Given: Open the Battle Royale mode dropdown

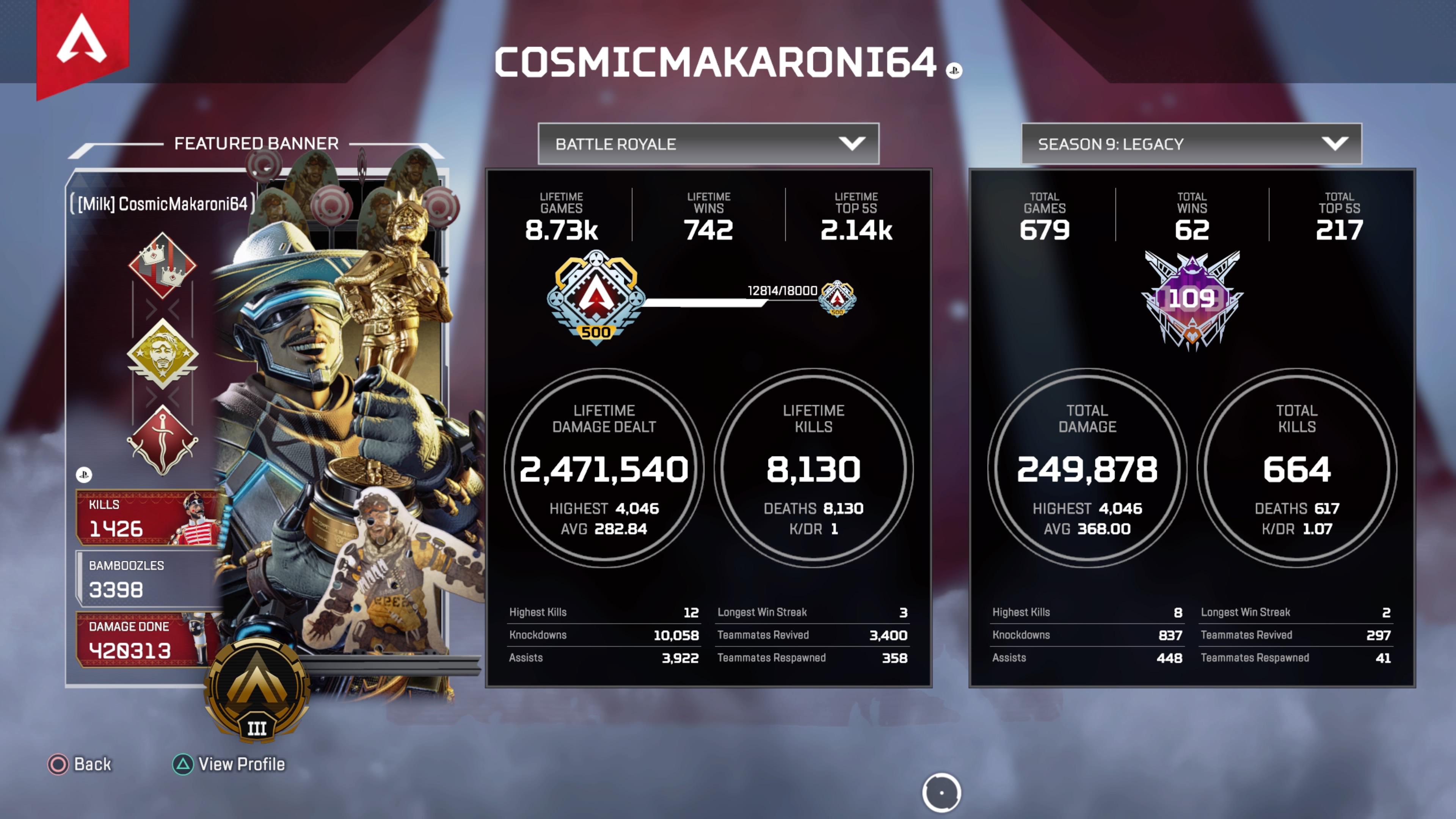Looking at the screenshot, I should coord(708,144).
